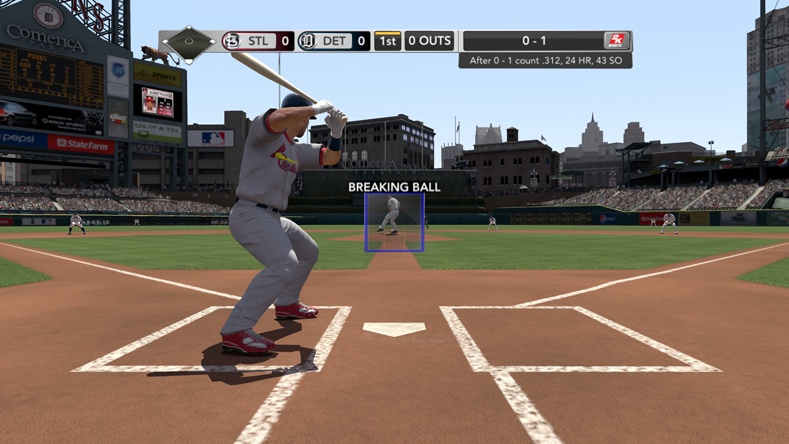The image size is (789, 444).
Task: Select the DET Tigers team logo
Action: point(307,42)
